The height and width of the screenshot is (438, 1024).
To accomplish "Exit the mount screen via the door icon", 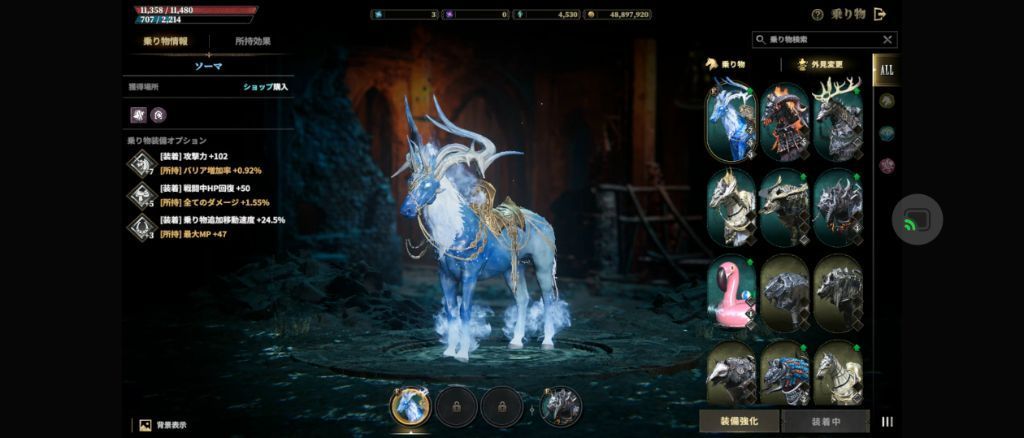I will (880, 14).
